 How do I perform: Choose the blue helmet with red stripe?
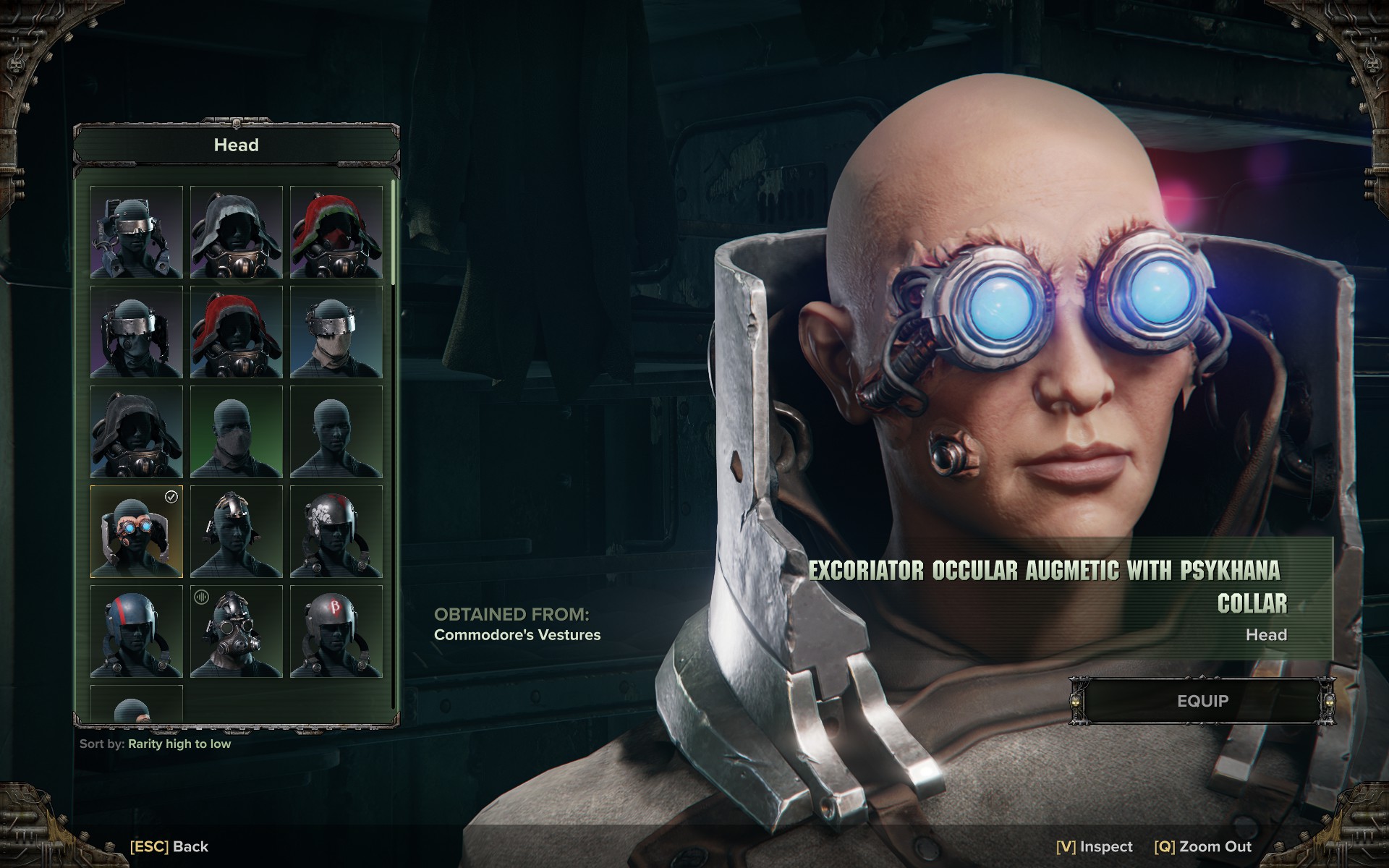(x=136, y=631)
